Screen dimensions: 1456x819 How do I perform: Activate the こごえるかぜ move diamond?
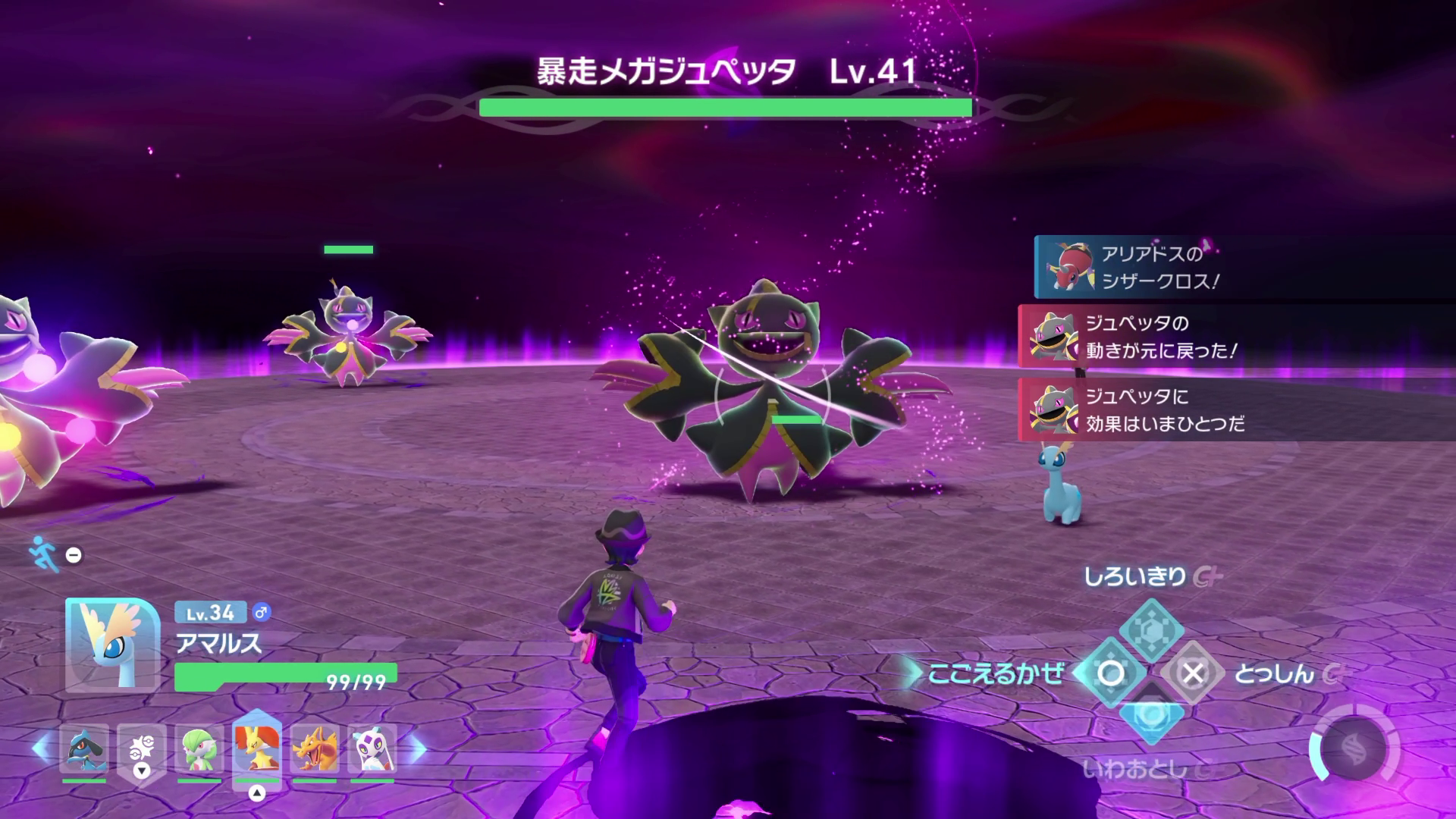(1111, 673)
